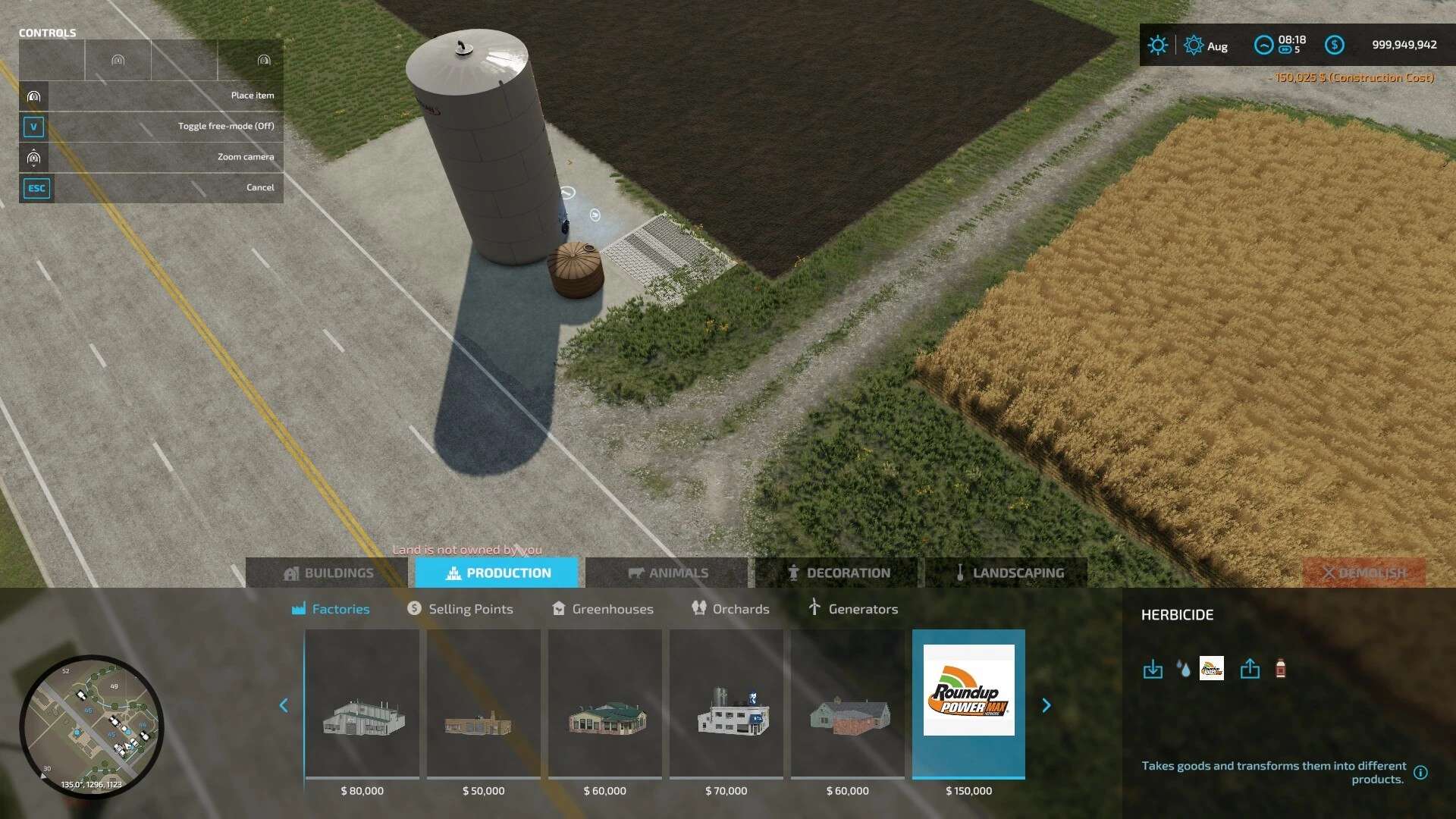
Task: Select the $80,000 factory building
Action: tap(362, 705)
